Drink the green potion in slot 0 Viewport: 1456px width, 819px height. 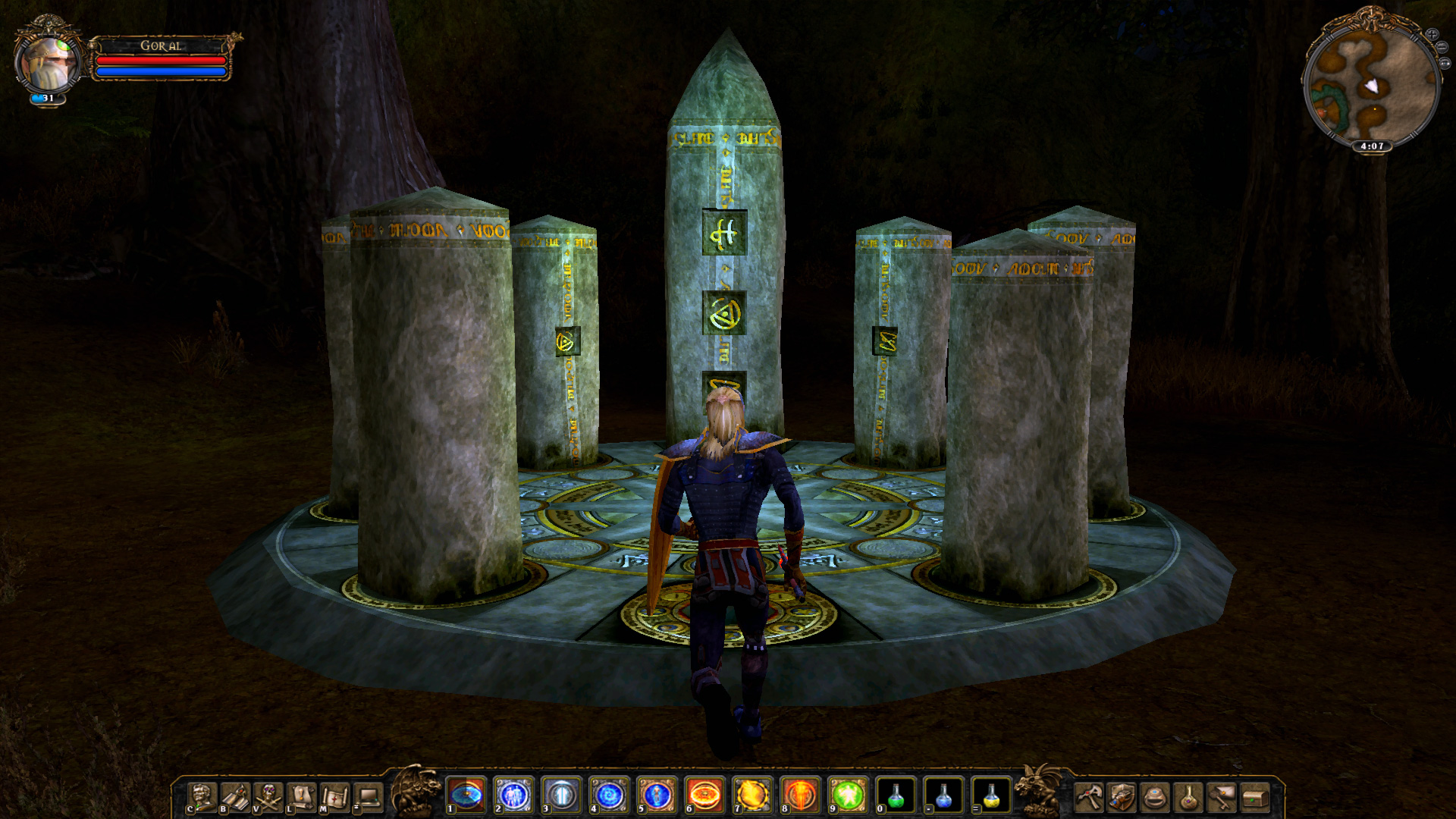(x=895, y=796)
